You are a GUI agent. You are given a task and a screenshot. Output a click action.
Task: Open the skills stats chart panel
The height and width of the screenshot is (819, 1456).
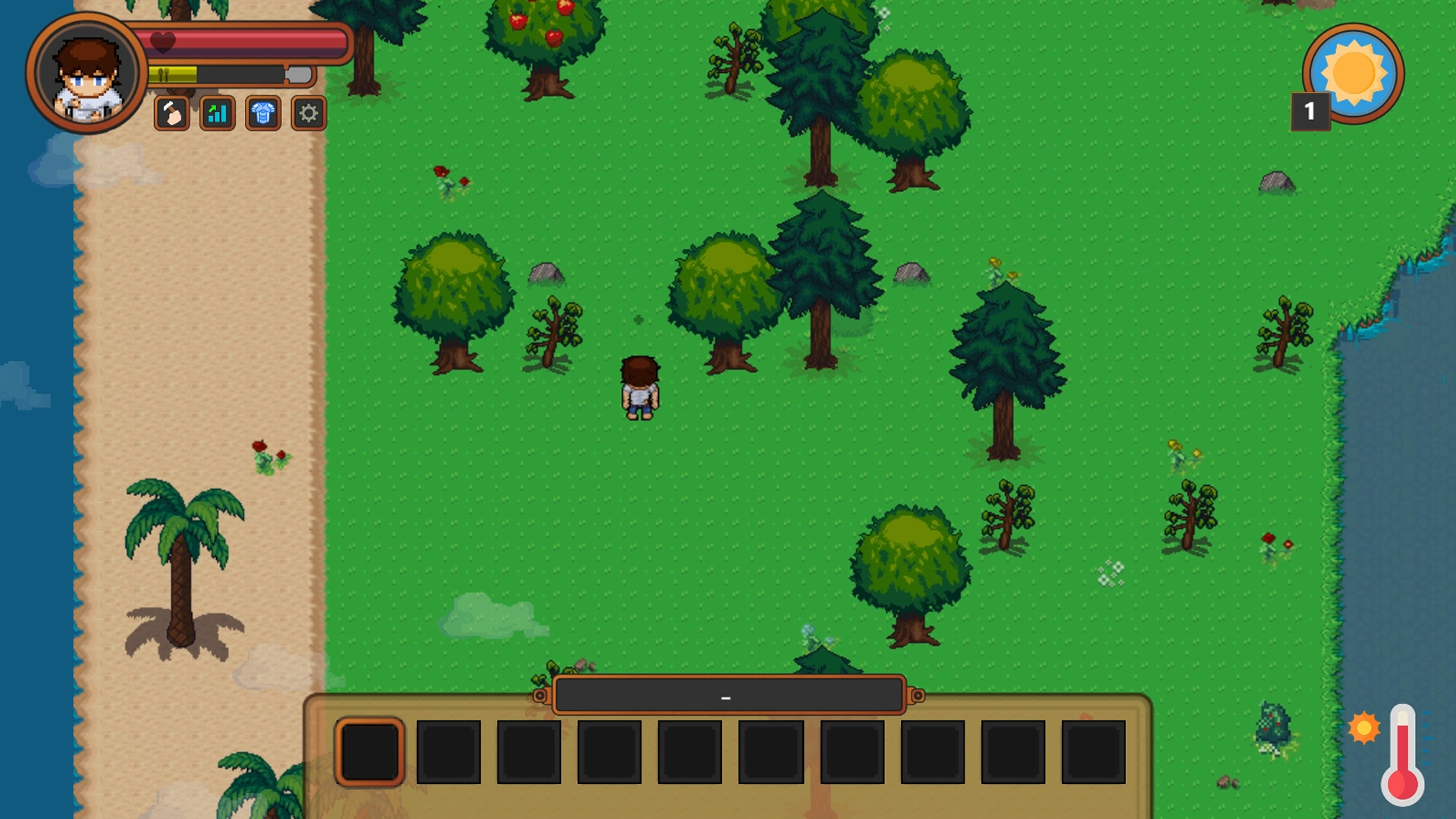tap(216, 115)
